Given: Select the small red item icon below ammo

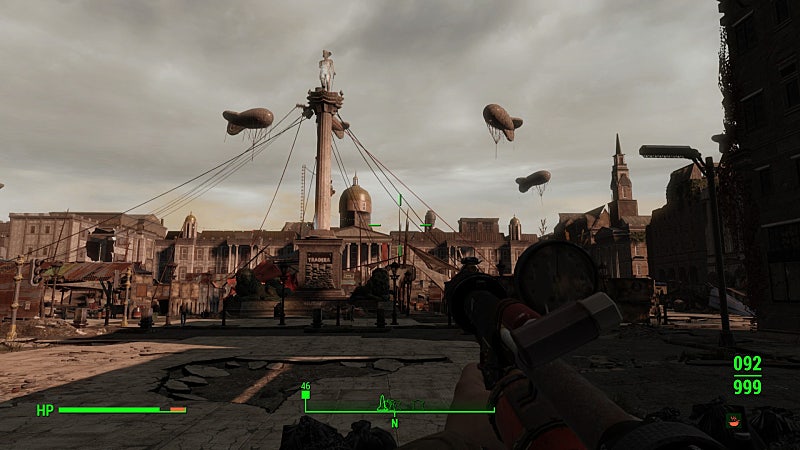Looking at the screenshot, I should pyautogui.click(x=736, y=420).
